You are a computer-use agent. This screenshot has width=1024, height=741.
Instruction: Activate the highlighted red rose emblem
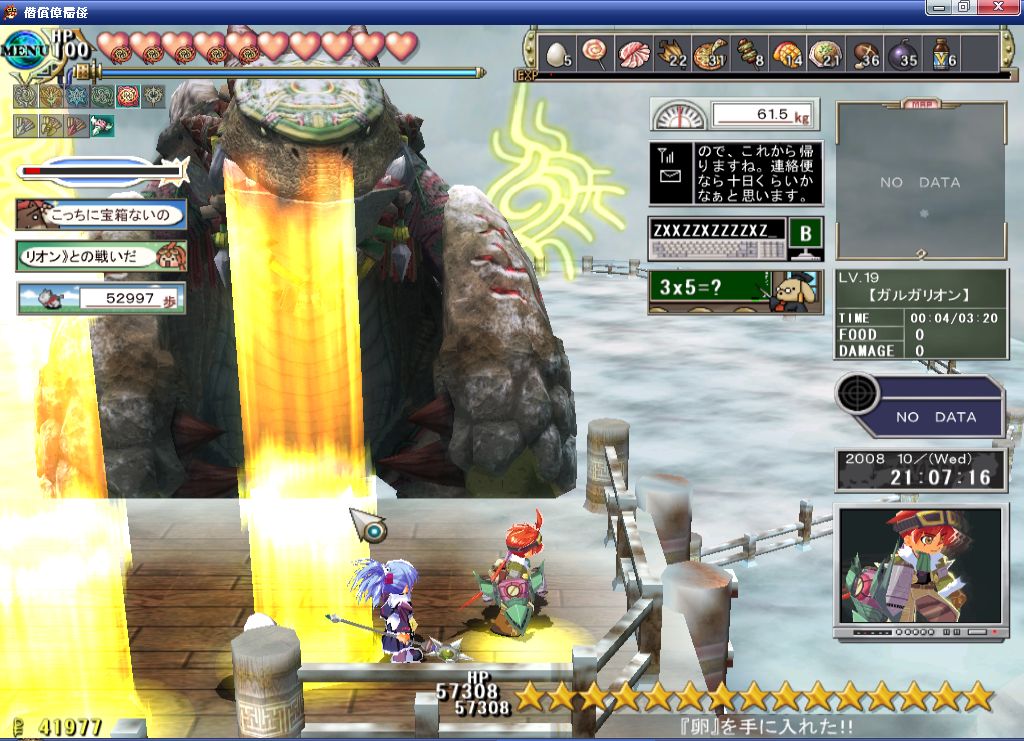[128, 96]
